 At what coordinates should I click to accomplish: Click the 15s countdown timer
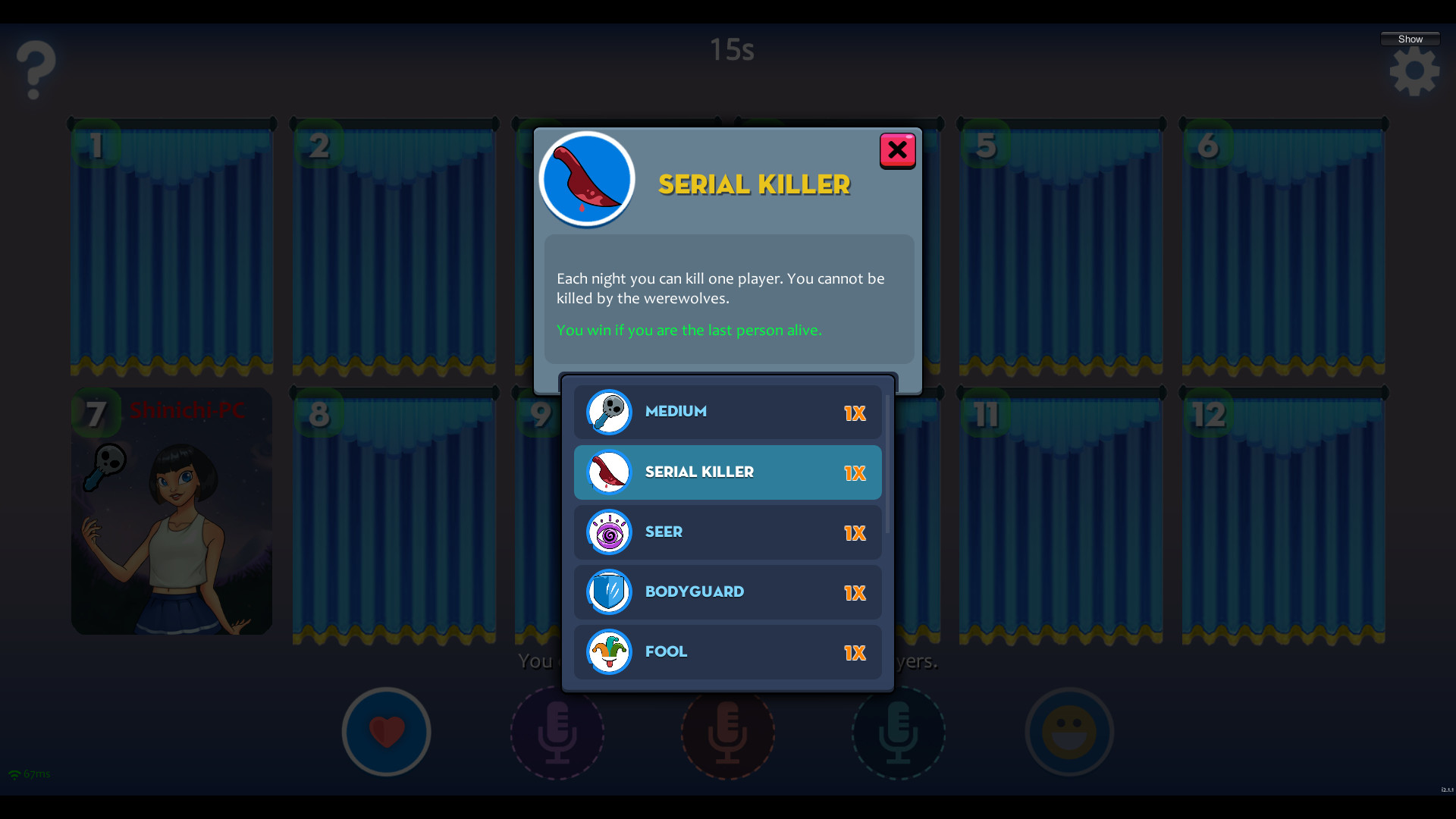[x=730, y=49]
